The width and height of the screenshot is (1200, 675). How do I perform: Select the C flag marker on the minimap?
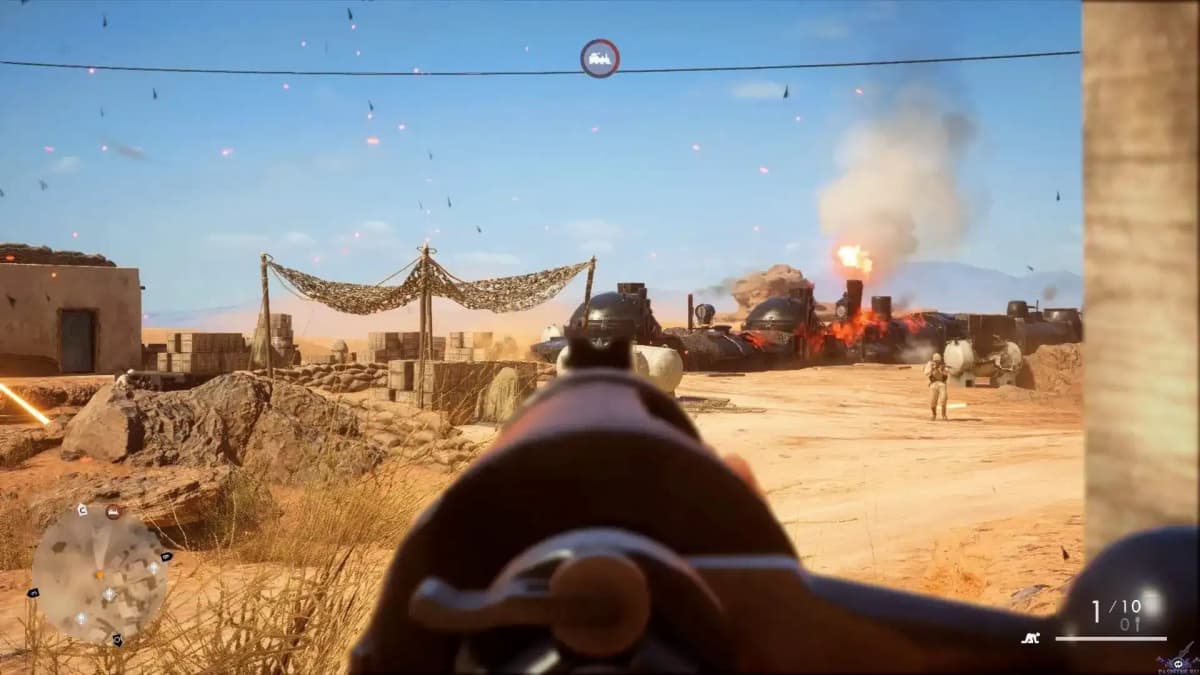point(82,510)
